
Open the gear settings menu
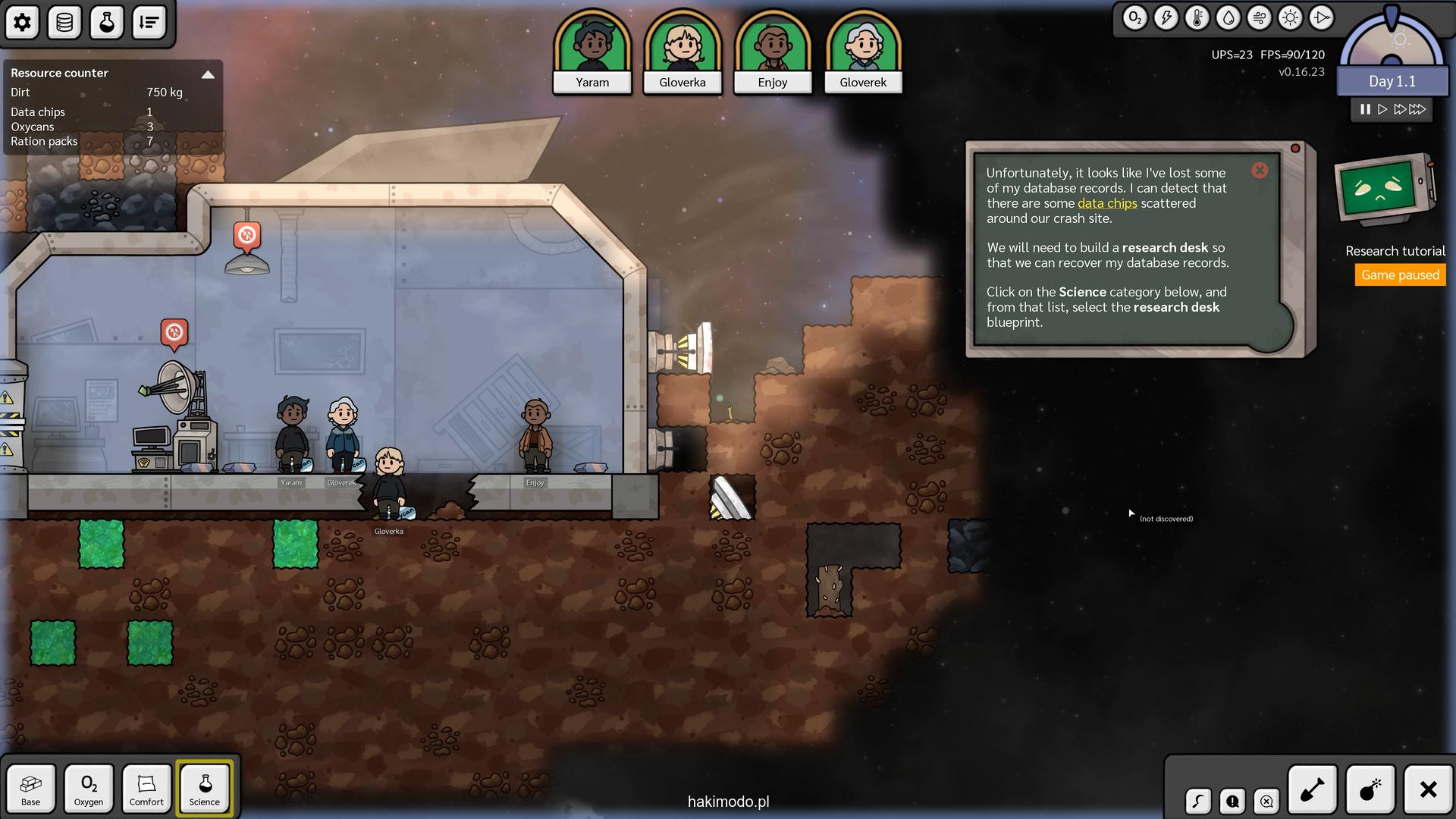[23, 23]
